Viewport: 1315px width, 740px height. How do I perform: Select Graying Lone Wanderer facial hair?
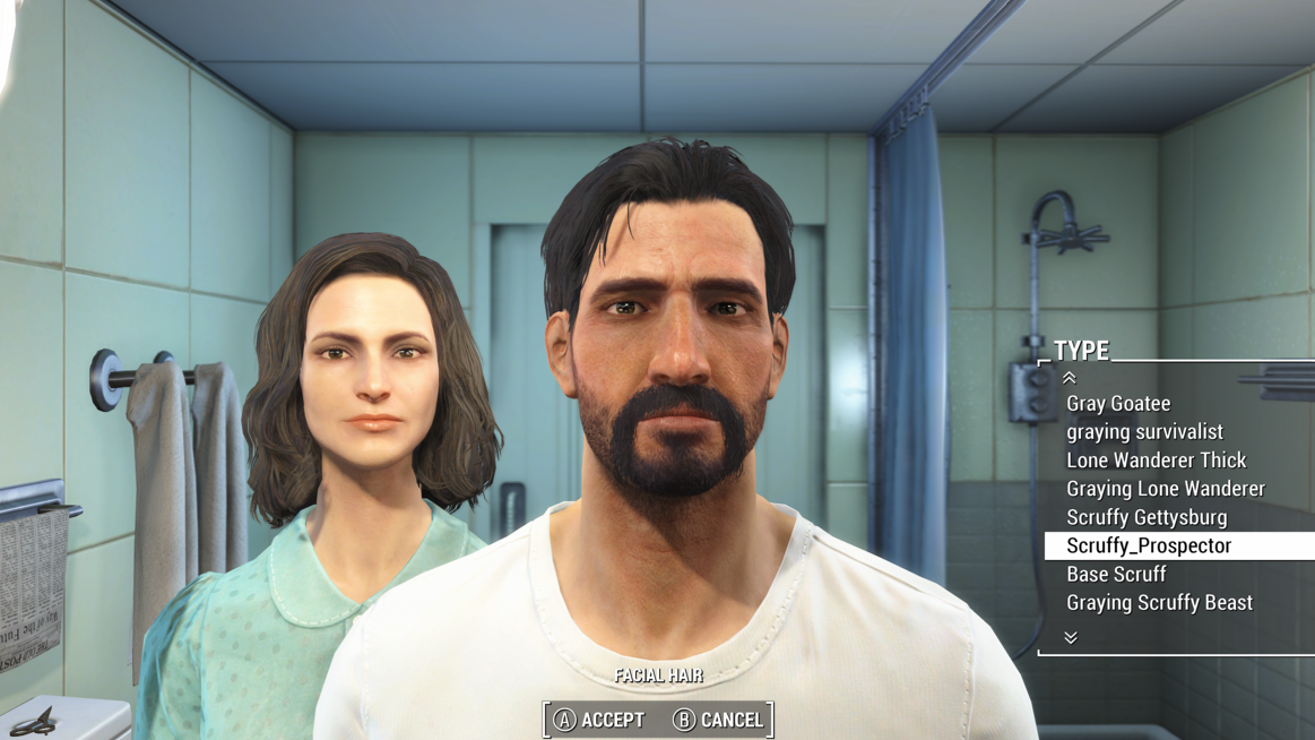(x=1165, y=489)
